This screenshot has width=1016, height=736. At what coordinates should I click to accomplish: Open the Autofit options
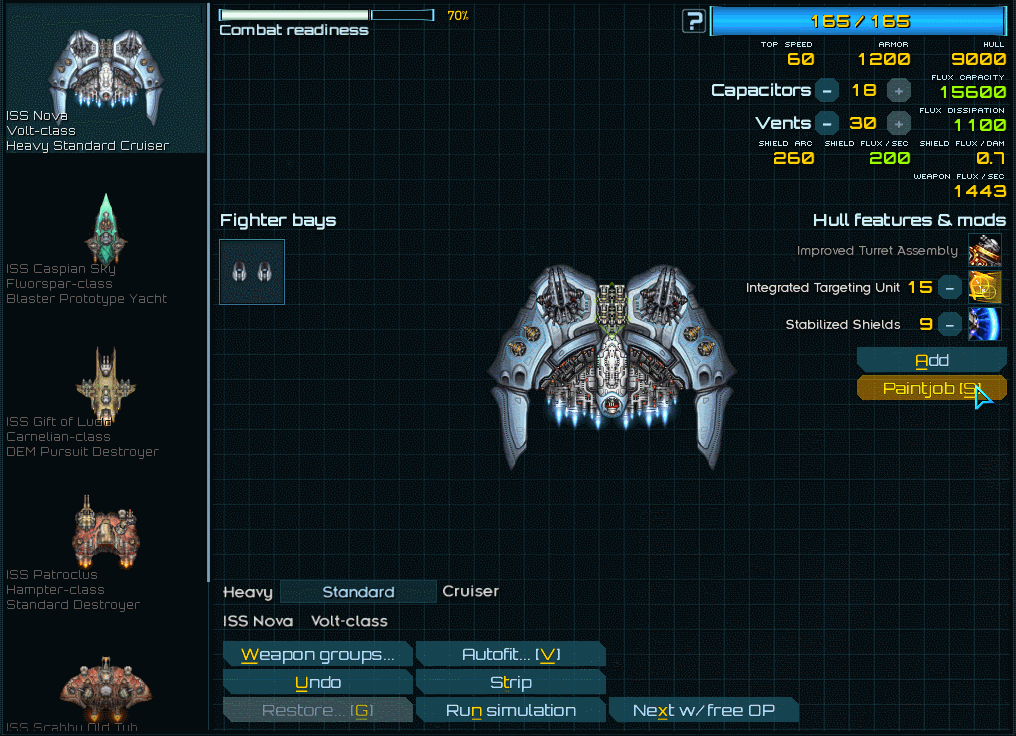pos(510,655)
